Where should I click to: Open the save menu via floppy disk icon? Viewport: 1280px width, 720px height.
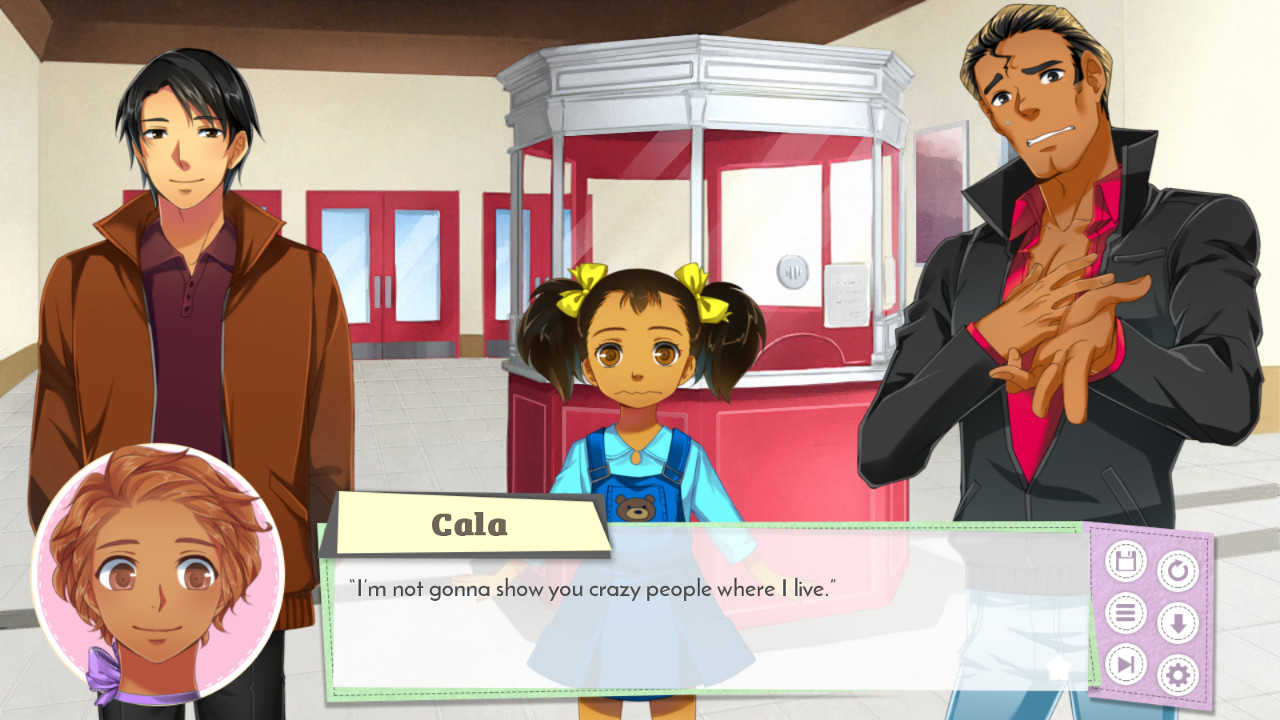[1125, 561]
